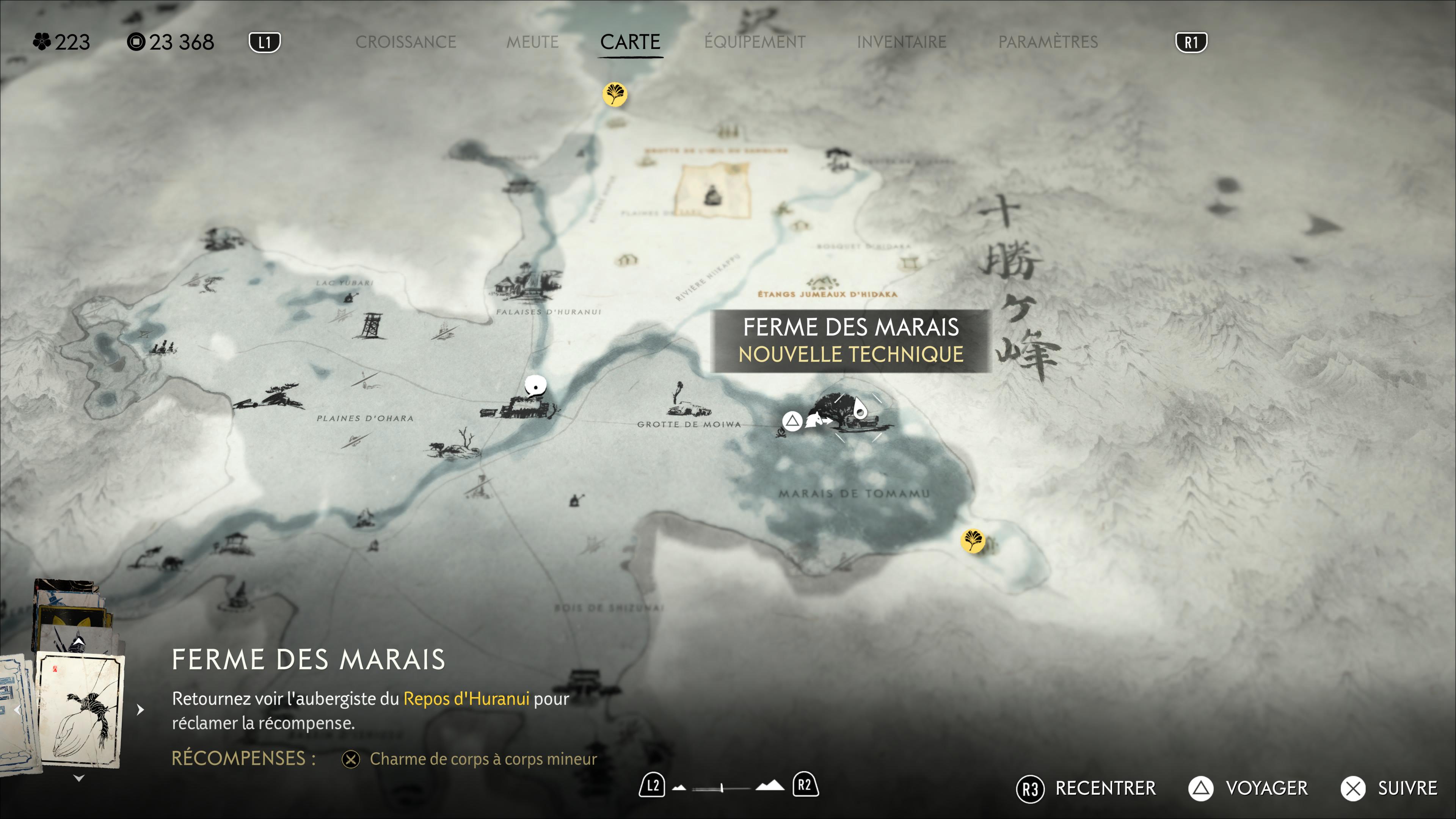Switch to the Croissance tab

[x=405, y=42]
